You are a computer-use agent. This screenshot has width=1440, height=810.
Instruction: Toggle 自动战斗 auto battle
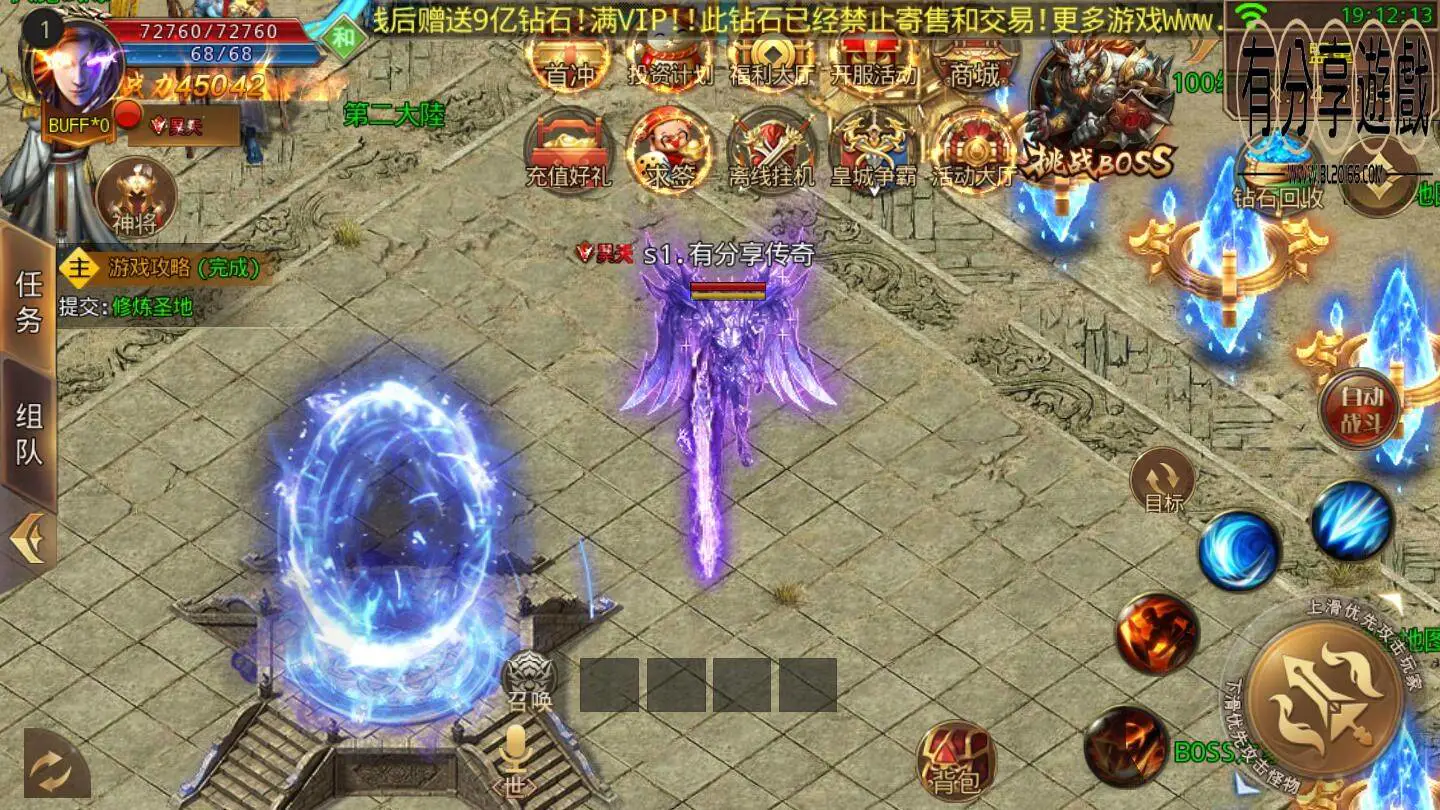coord(1359,408)
